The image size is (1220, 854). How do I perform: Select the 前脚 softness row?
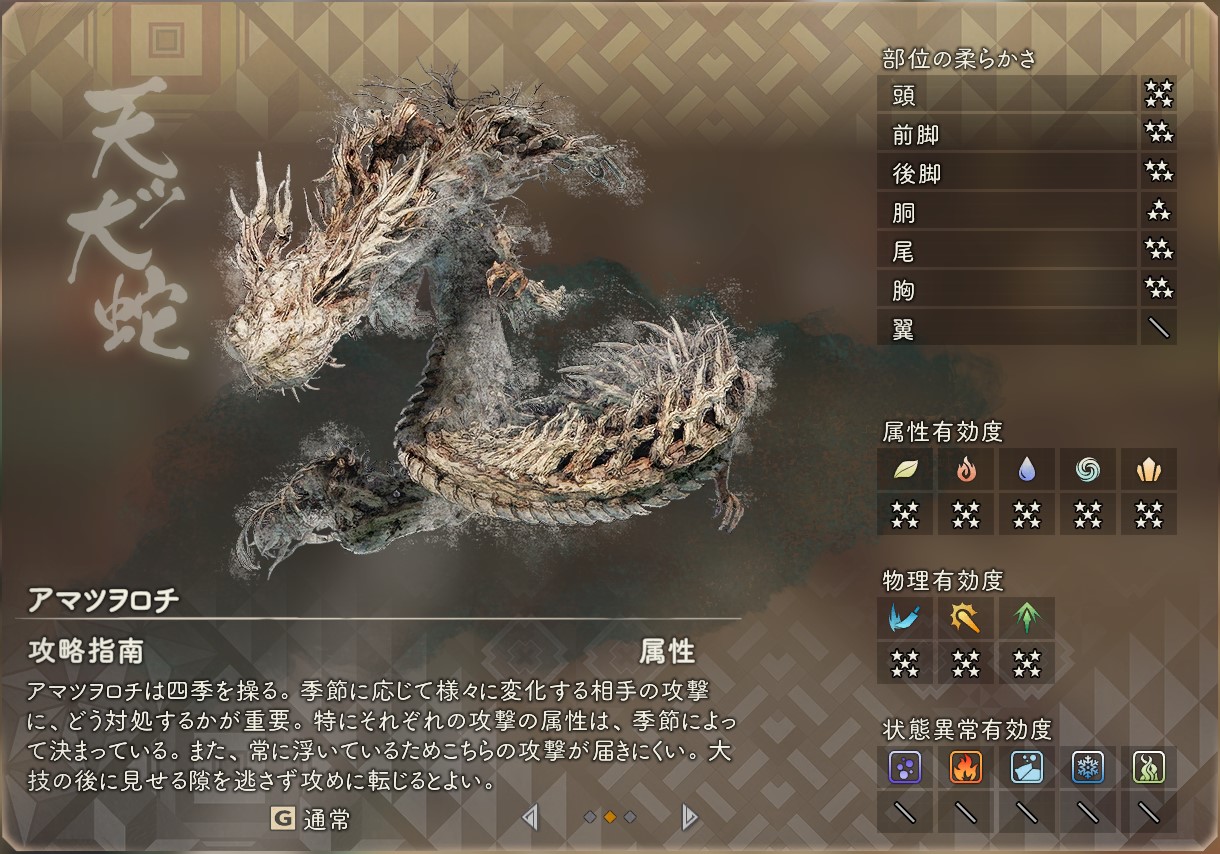[x=1006, y=134]
